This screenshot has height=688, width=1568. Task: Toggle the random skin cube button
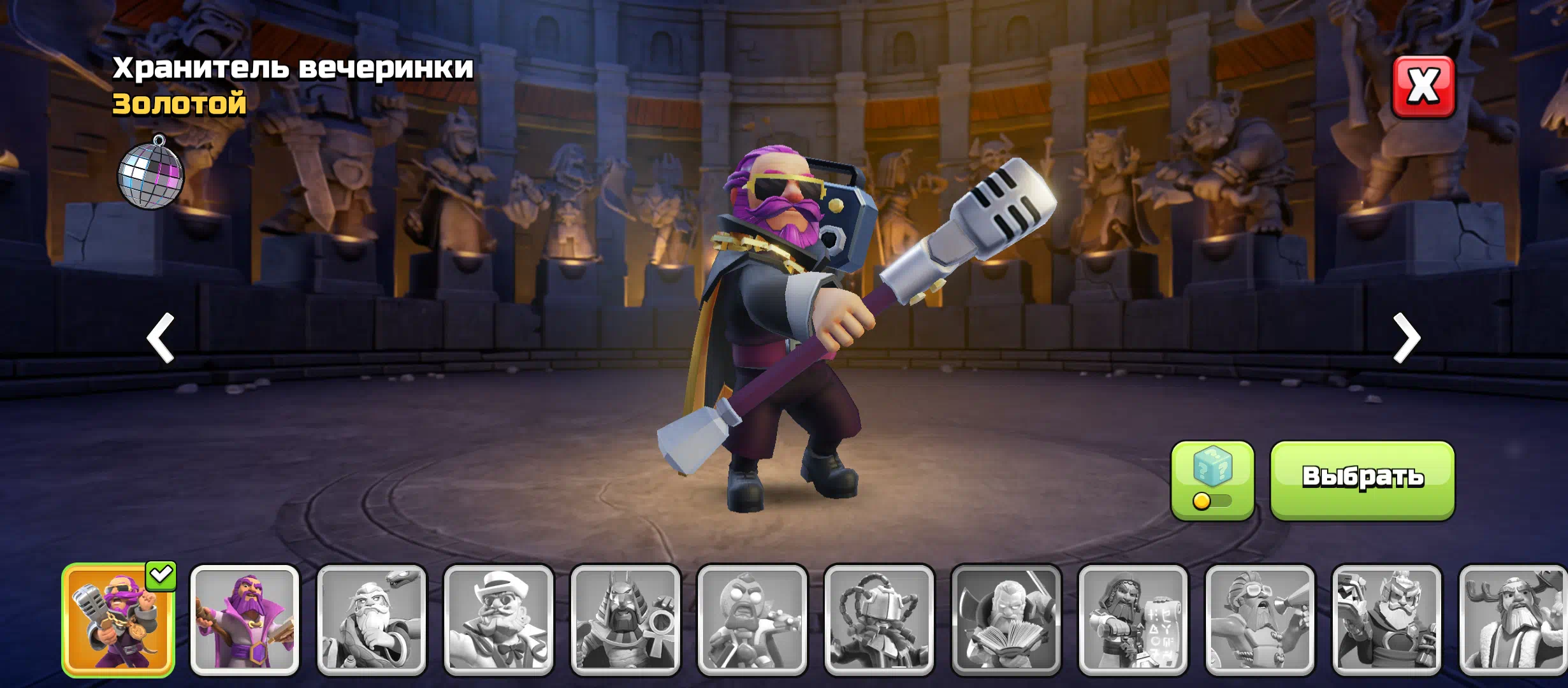(x=1212, y=480)
